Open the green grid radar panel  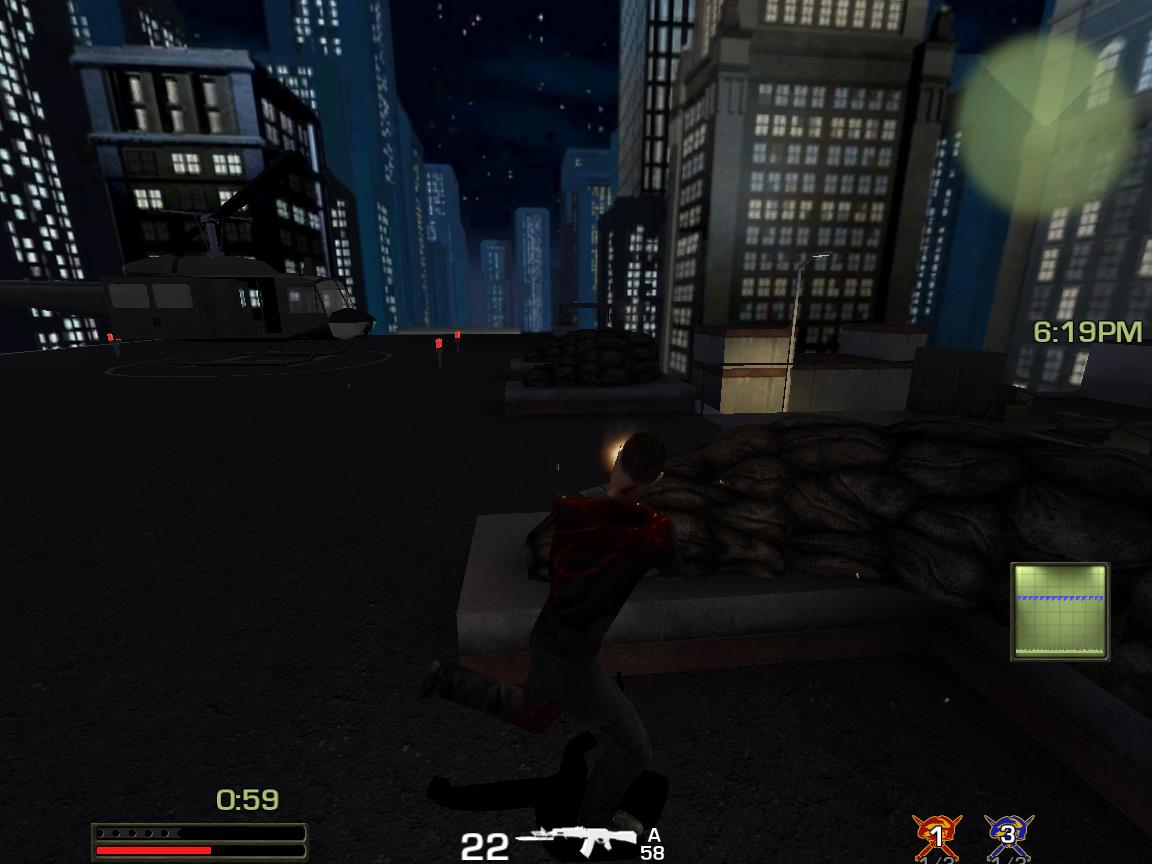pos(1060,611)
